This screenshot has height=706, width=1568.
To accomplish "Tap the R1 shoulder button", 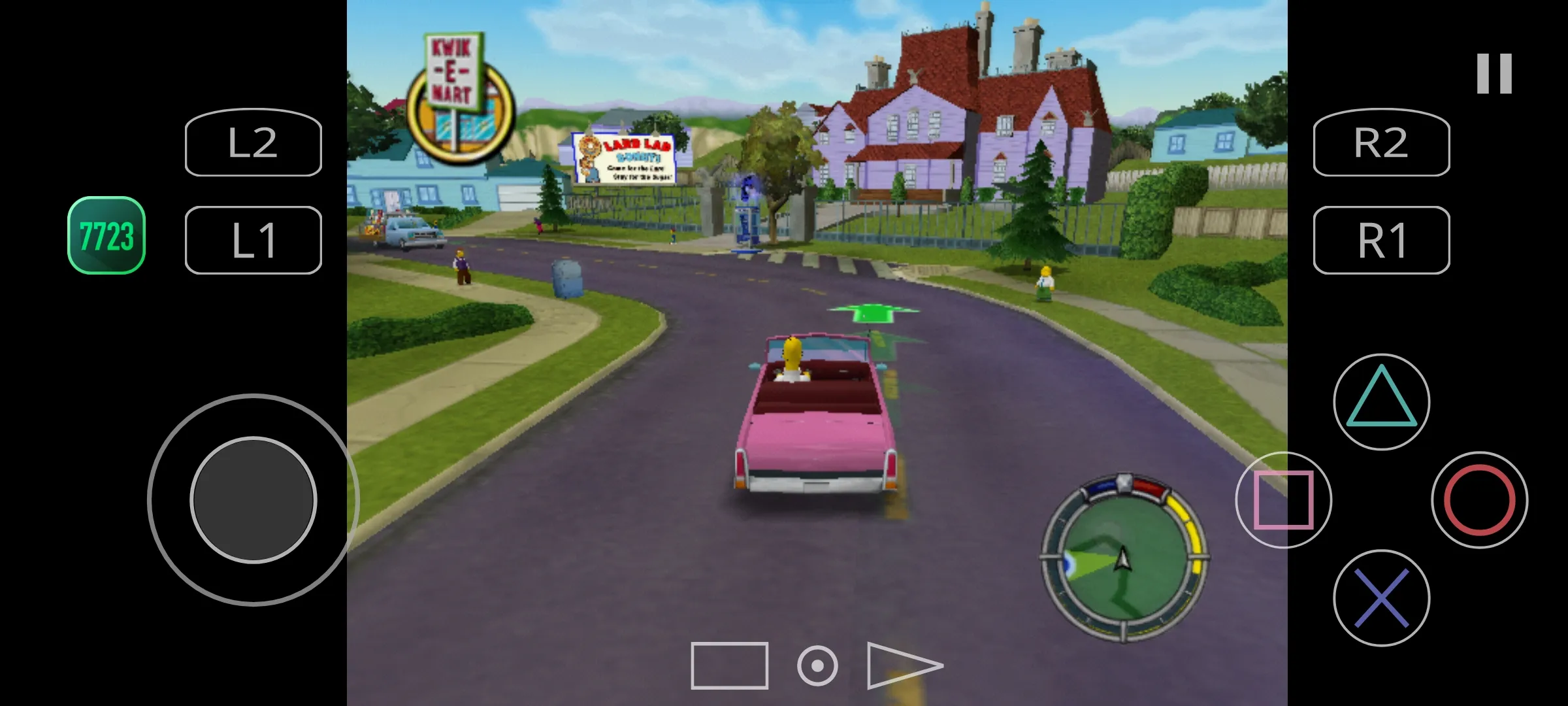I will pyautogui.click(x=1381, y=240).
